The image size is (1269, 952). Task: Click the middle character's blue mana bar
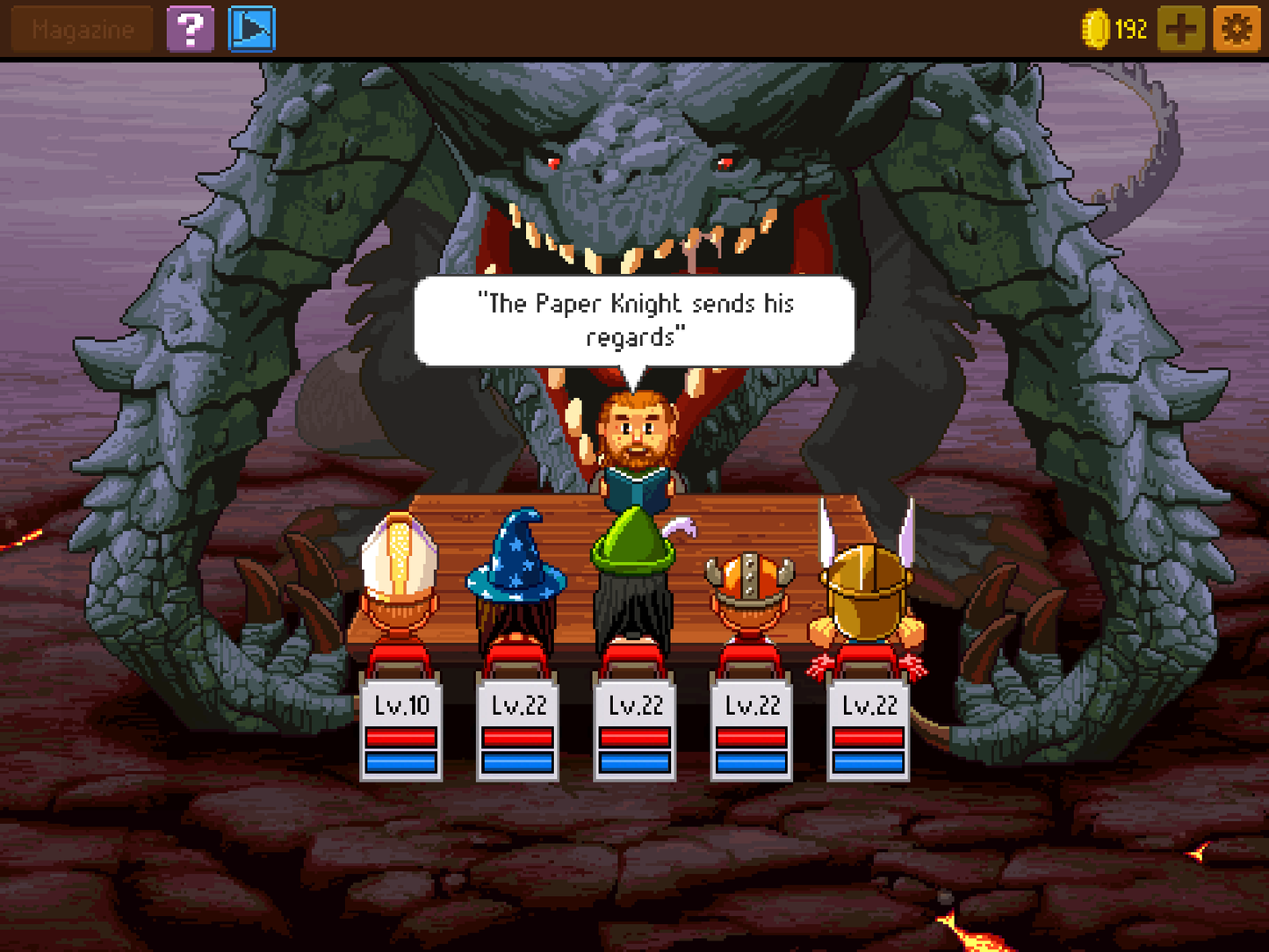click(x=634, y=762)
